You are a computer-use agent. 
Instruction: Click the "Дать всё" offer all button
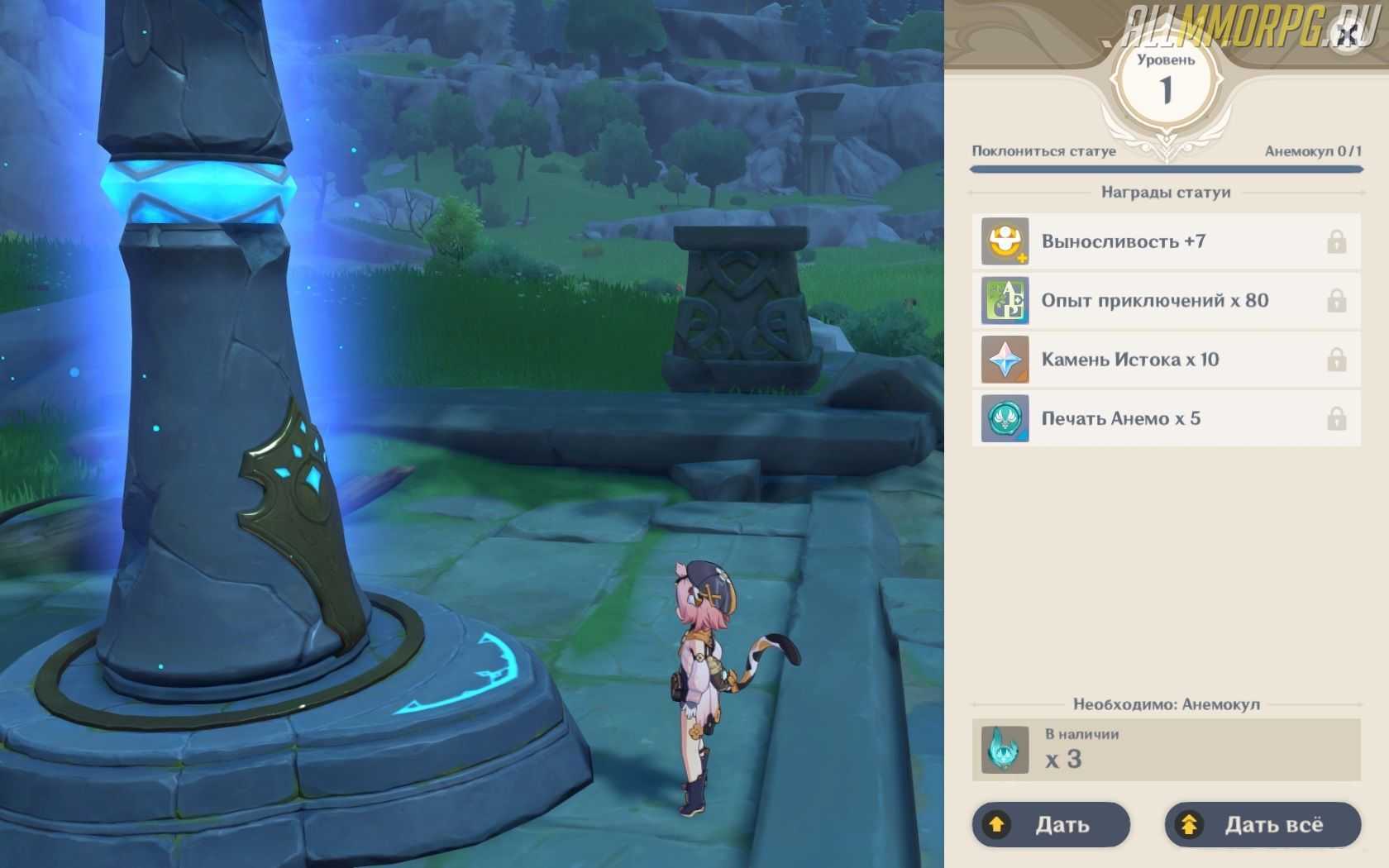click(1263, 824)
